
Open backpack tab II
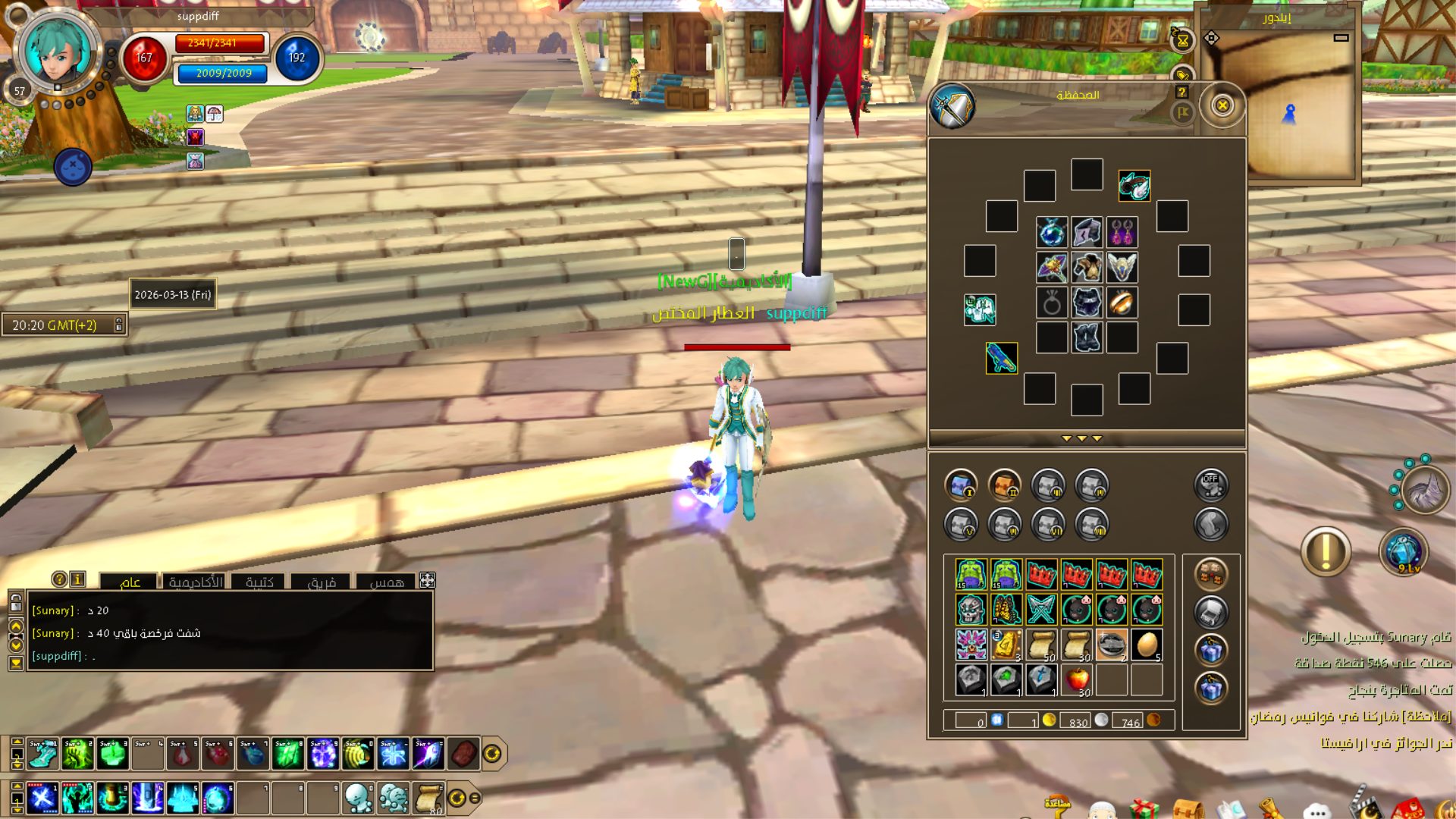(x=1005, y=485)
